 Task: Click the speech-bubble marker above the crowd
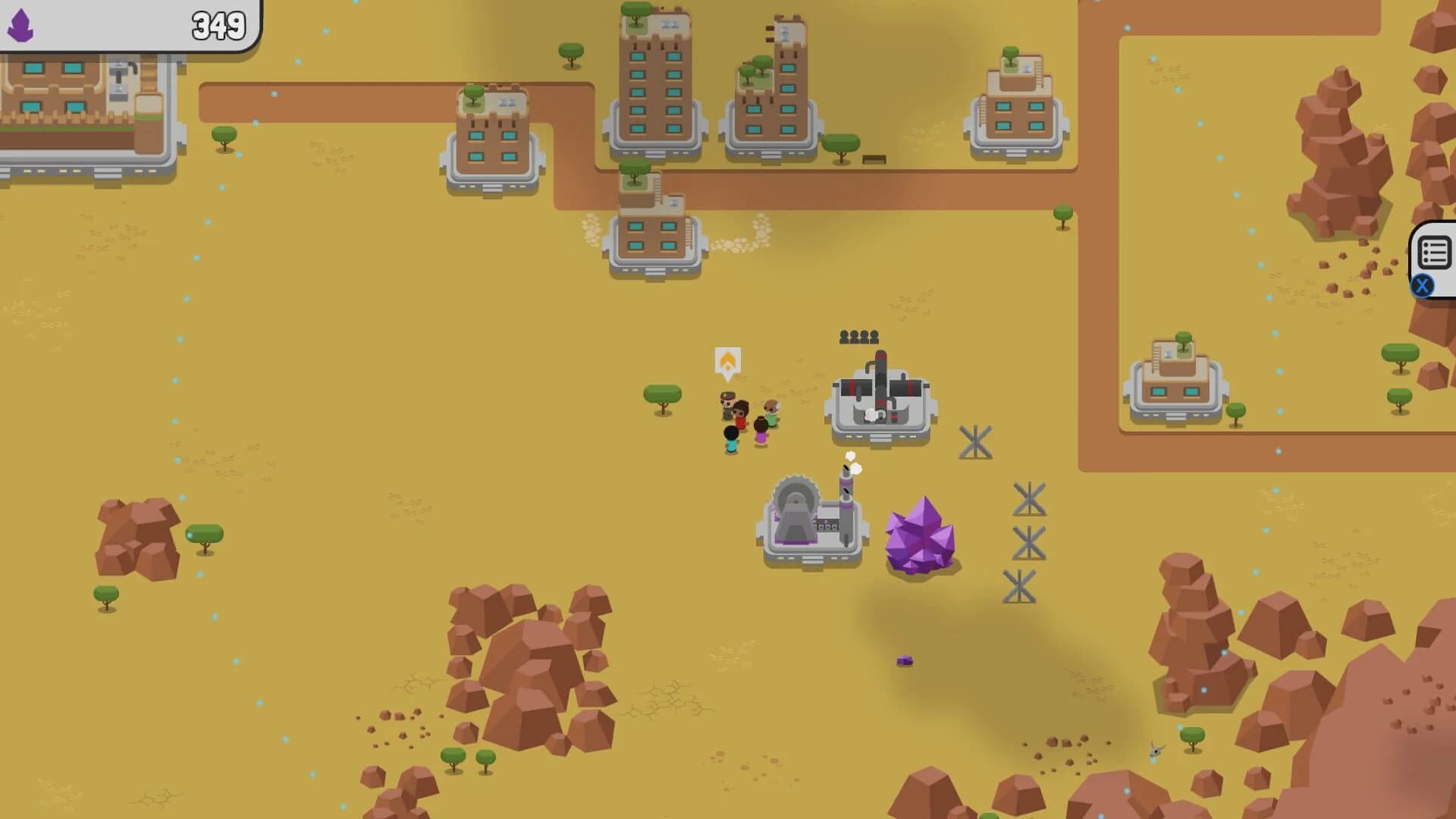click(x=728, y=362)
